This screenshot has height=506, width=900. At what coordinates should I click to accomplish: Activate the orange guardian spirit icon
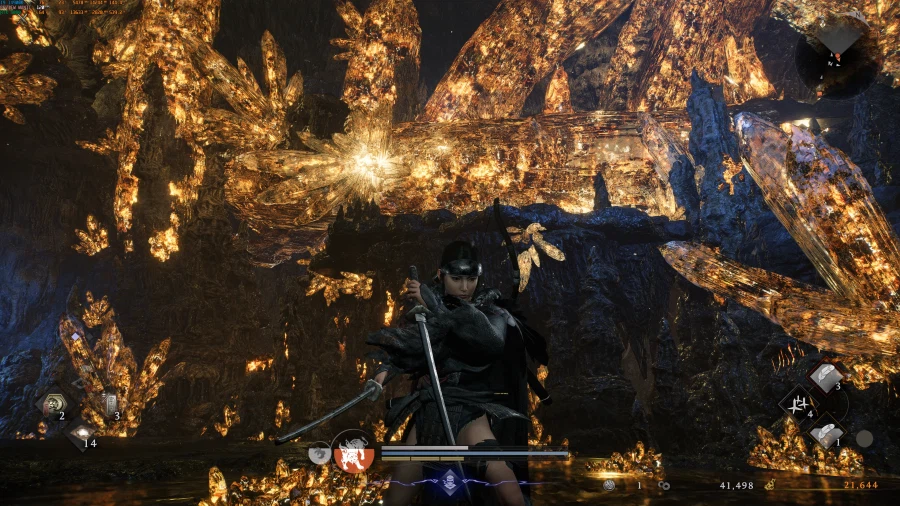[353, 451]
